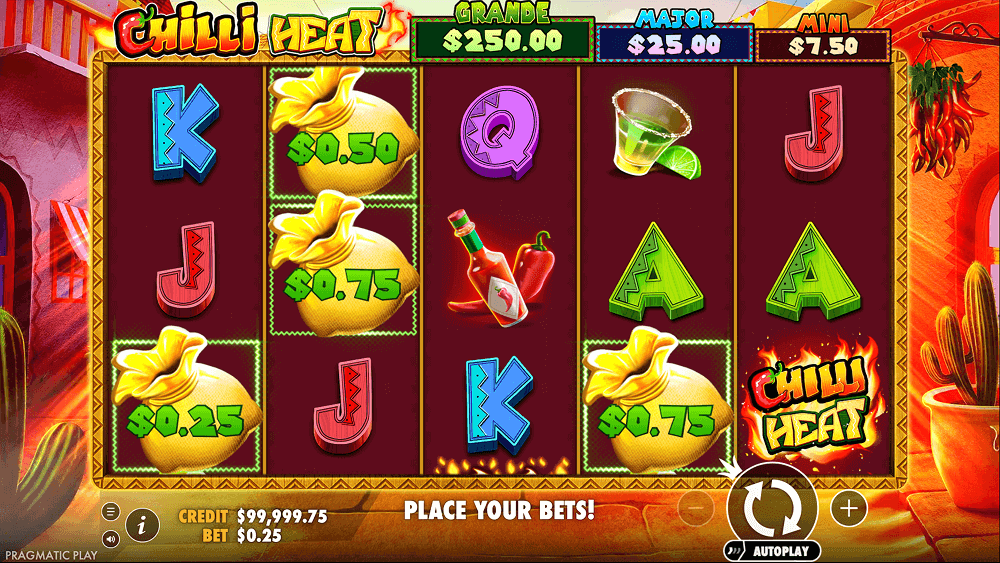The image size is (1000, 563).
Task: Open the hamburger menu
Action: 111,511
